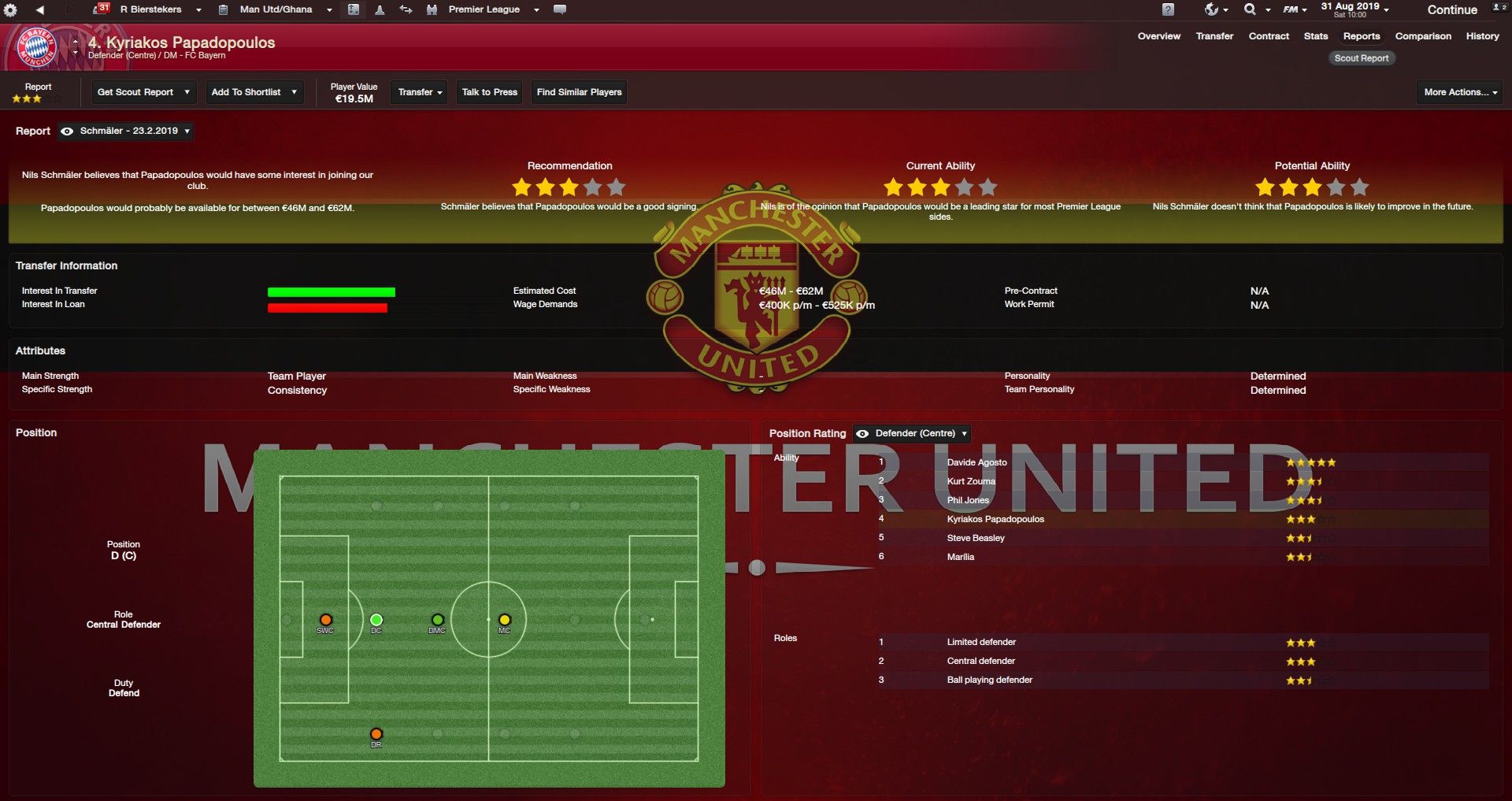Click the DMC position dot on pitch
Viewport: 1512px width, 801px height.
pos(438,621)
